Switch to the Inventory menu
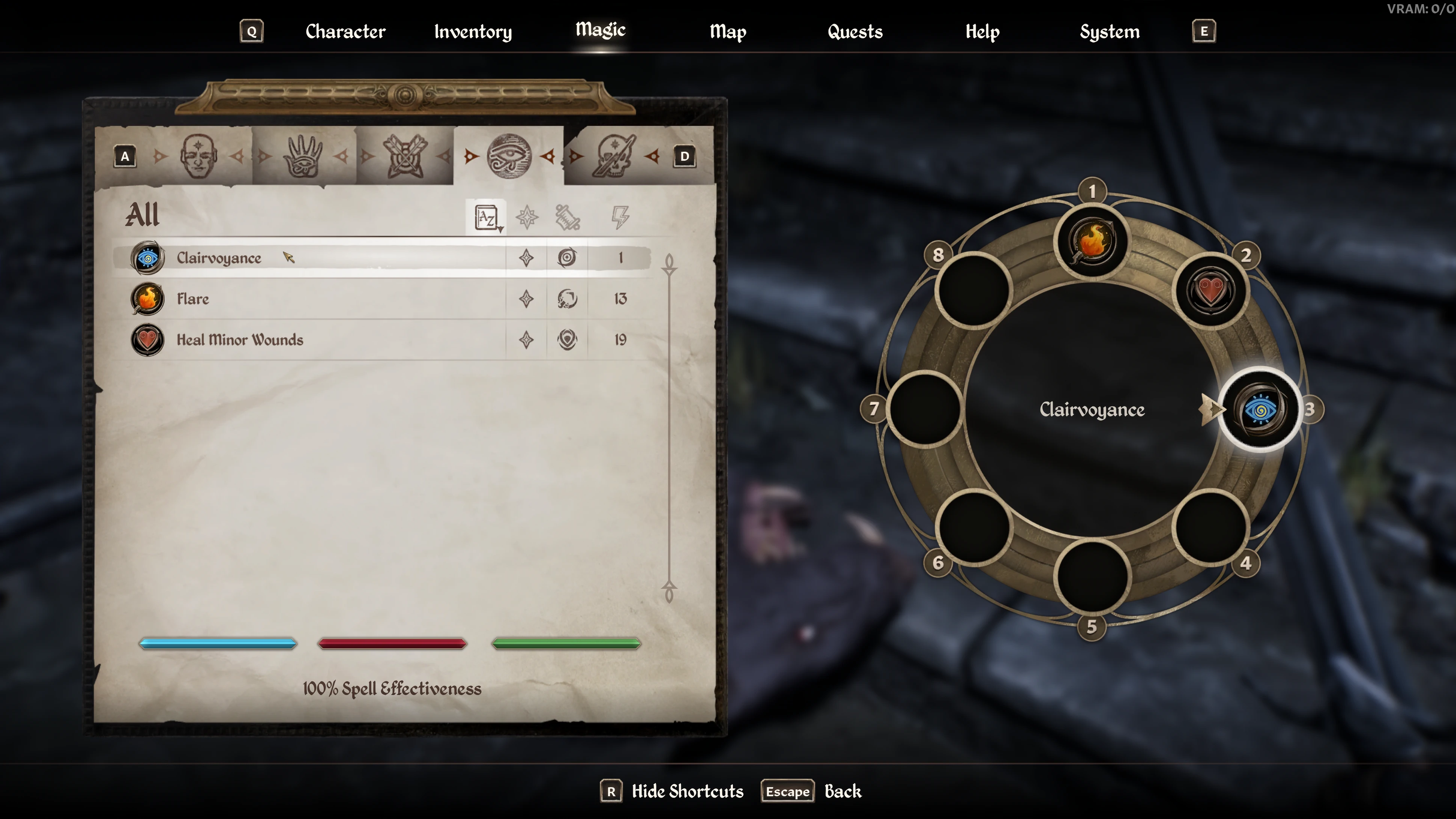 tap(473, 32)
